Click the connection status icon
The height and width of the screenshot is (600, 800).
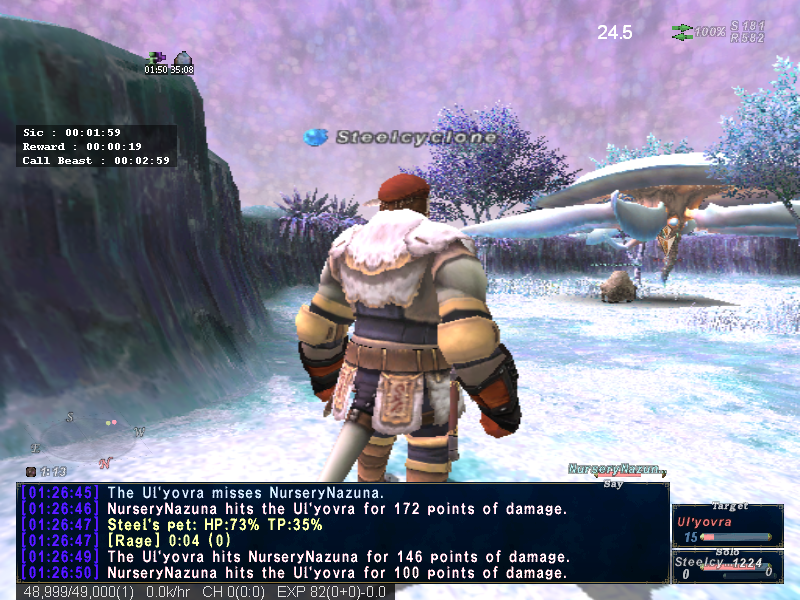[683, 32]
